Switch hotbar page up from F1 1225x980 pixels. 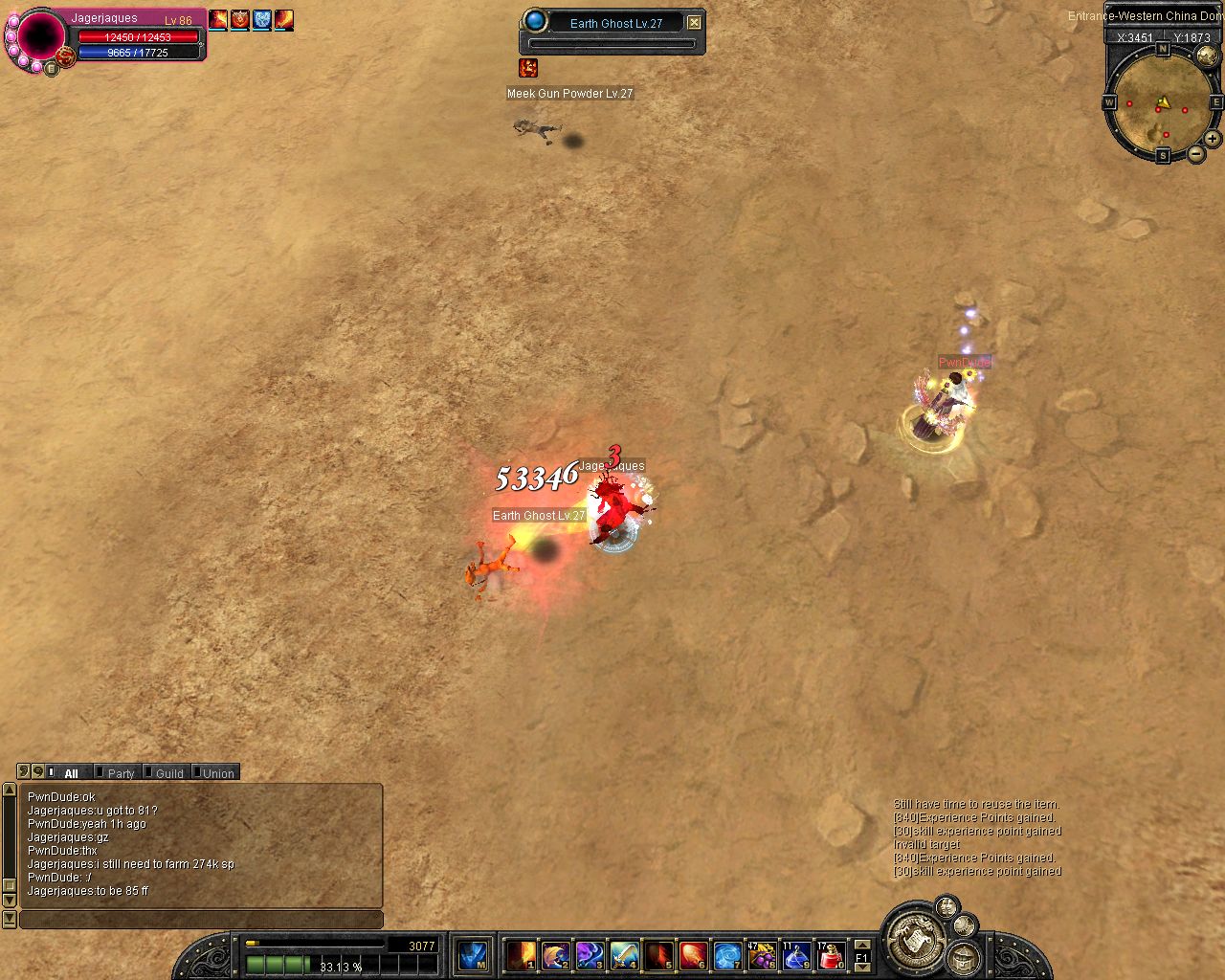point(861,945)
